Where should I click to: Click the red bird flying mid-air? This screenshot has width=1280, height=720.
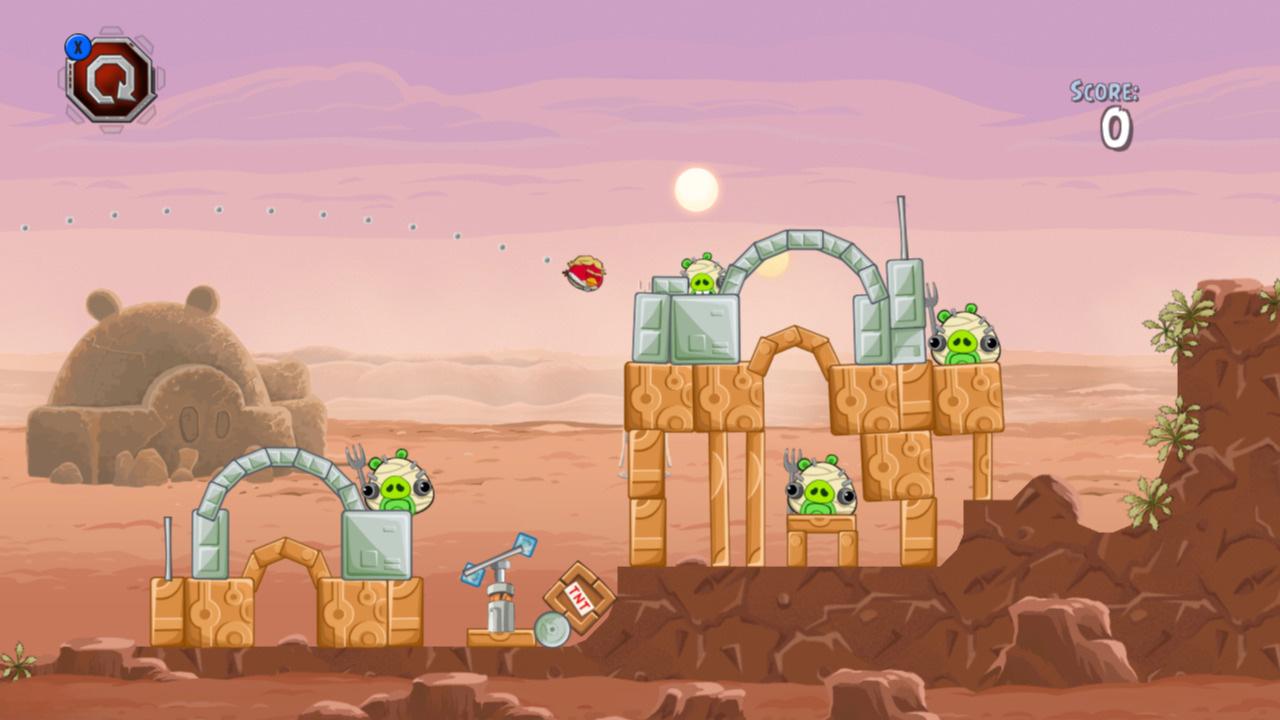(x=584, y=271)
